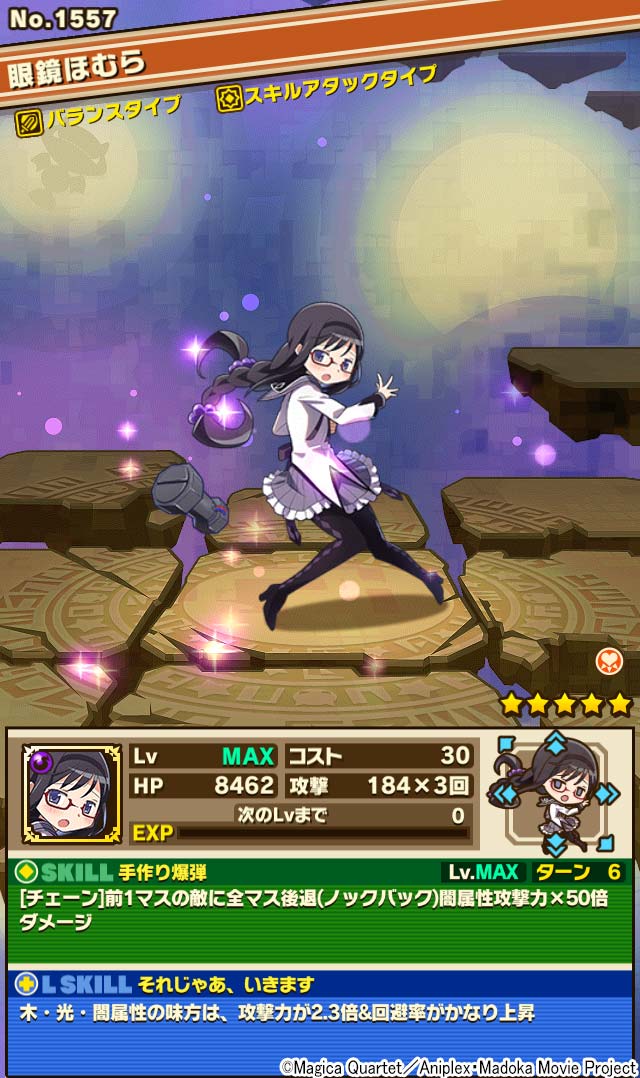Open the 手作り爆弾 skill description

pyautogui.click(x=318, y=910)
